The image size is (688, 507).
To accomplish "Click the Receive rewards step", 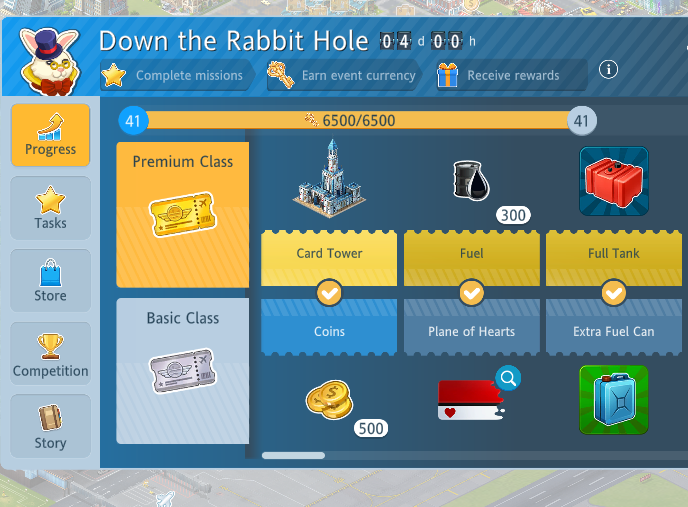I will [x=510, y=75].
